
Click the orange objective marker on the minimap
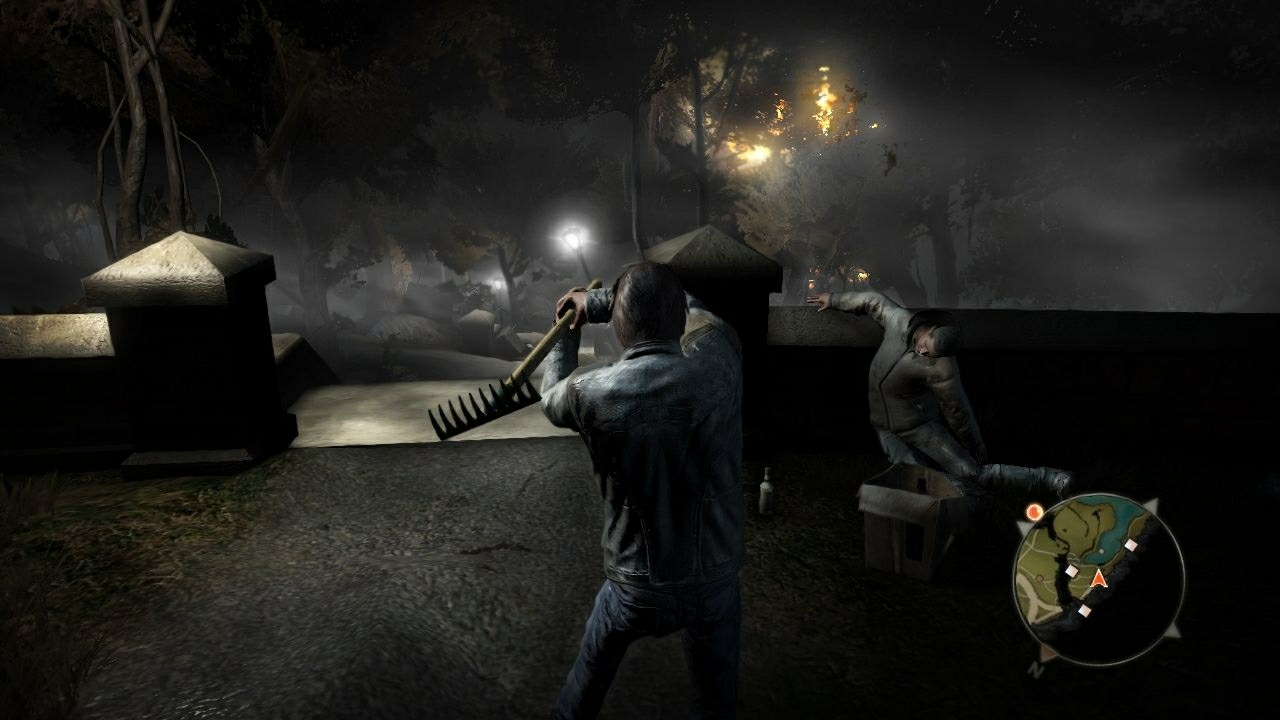tap(1034, 511)
